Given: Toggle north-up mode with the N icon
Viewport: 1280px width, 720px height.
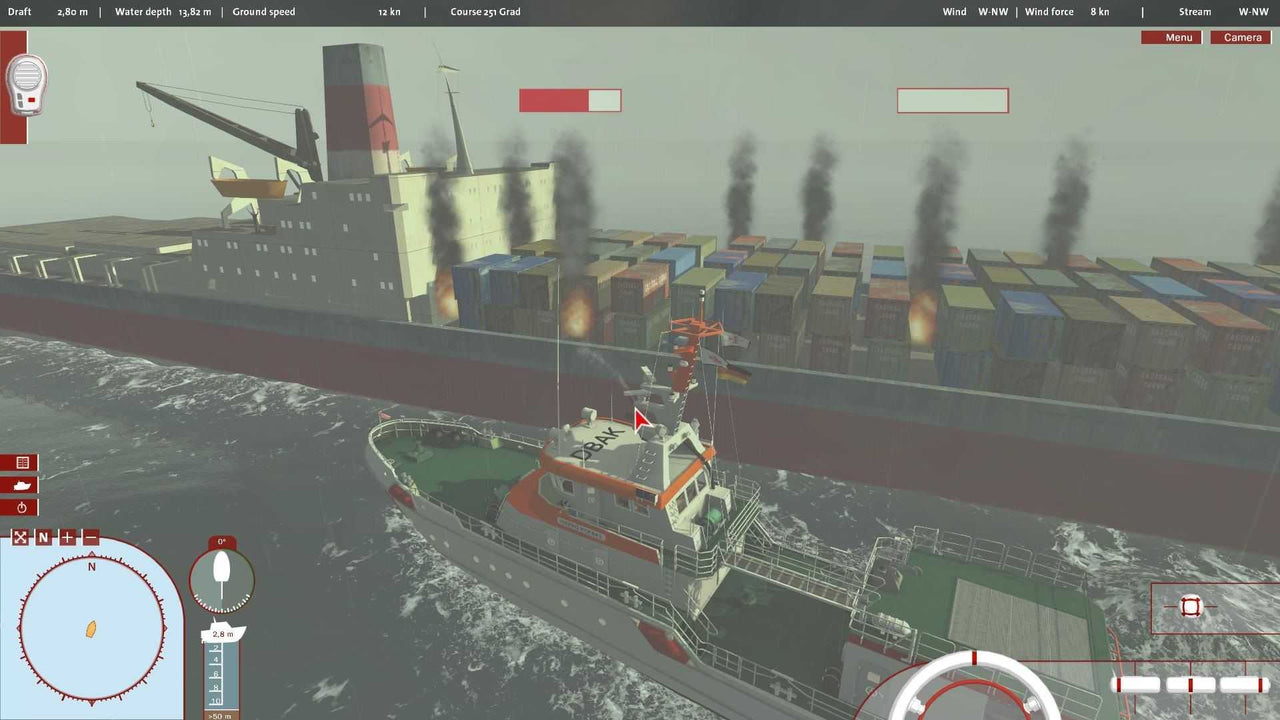Looking at the screenshot, I should [x=43, y=537].
